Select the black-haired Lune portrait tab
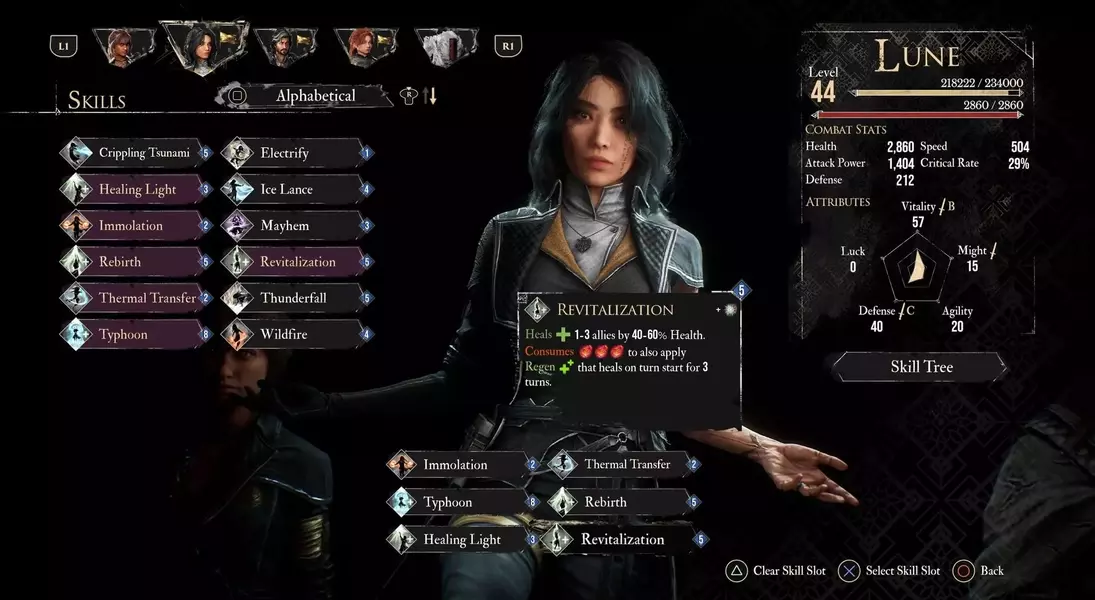 (204, 46)
